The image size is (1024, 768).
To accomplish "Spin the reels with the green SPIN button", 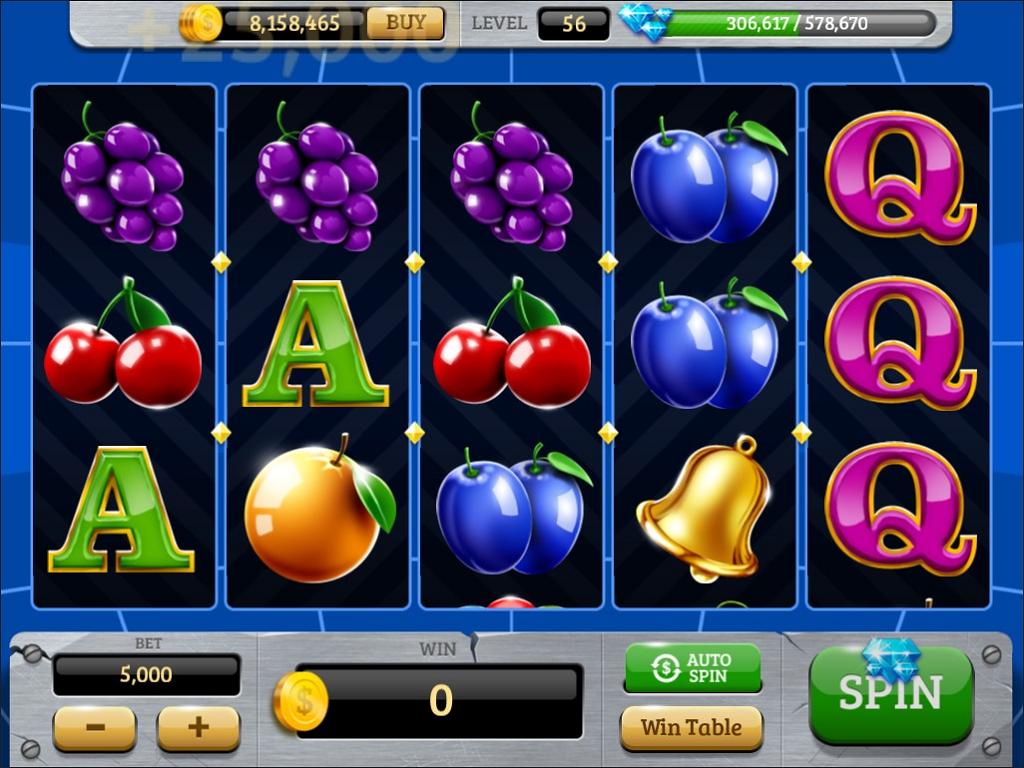I will 890,694.
